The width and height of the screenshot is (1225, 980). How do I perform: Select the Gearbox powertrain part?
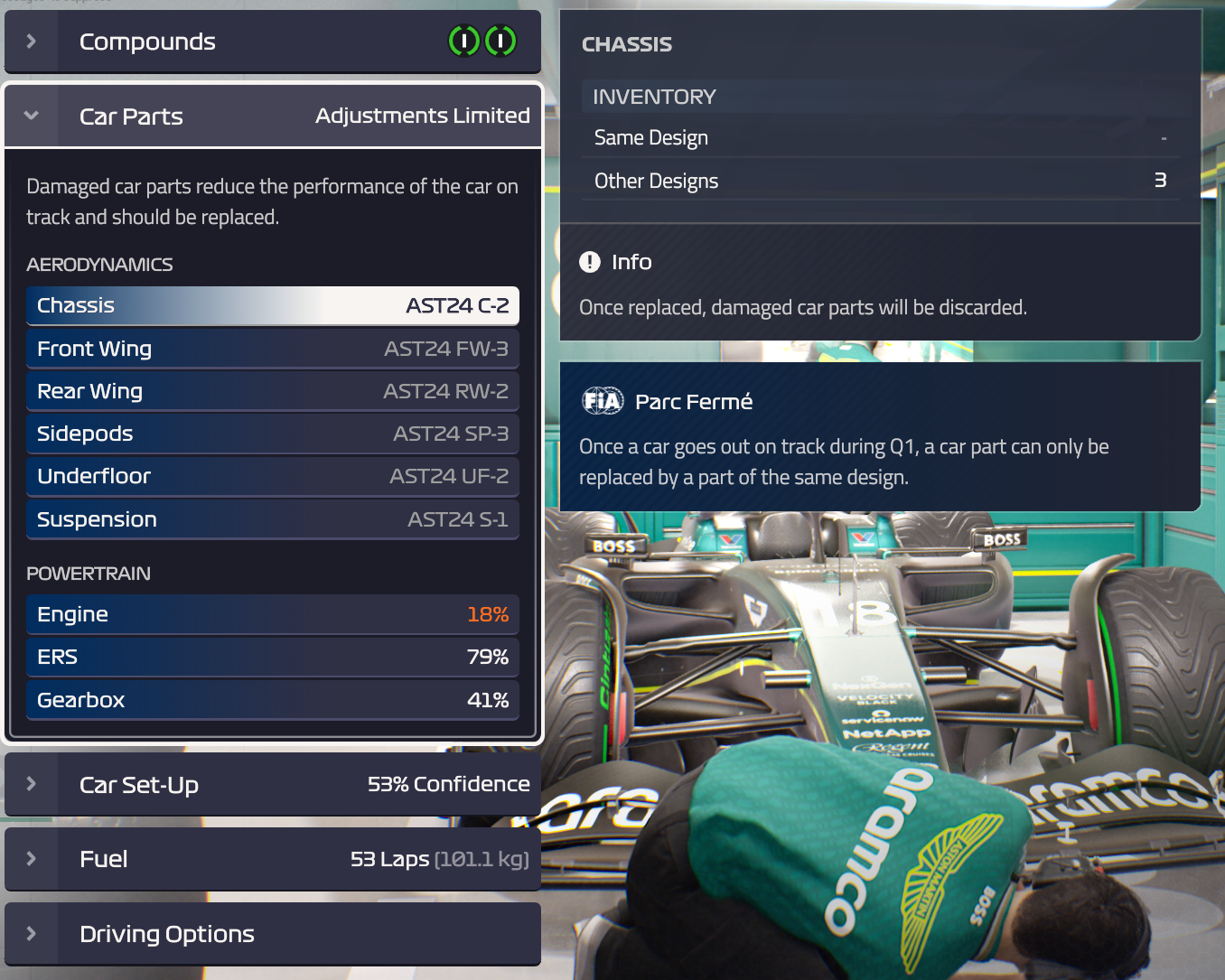[272, 699]
